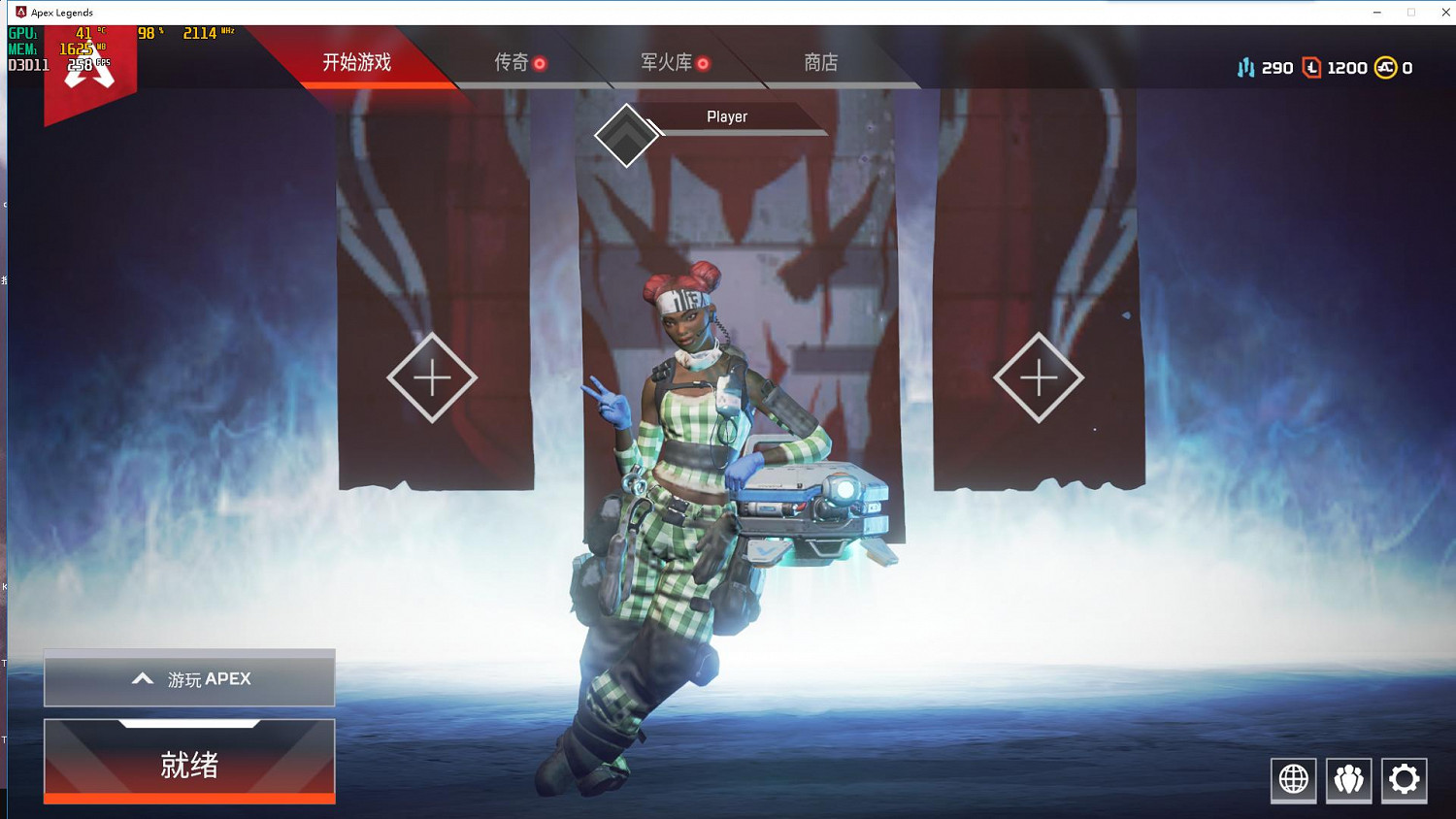The image size is (1456, 819).
Task: Click the red notification dot on 传奇
Action: (x=542, y=61)
